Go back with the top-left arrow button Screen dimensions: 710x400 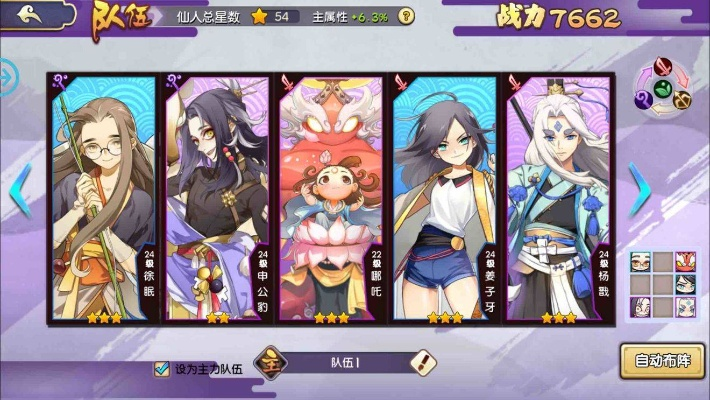click(30, 14)
